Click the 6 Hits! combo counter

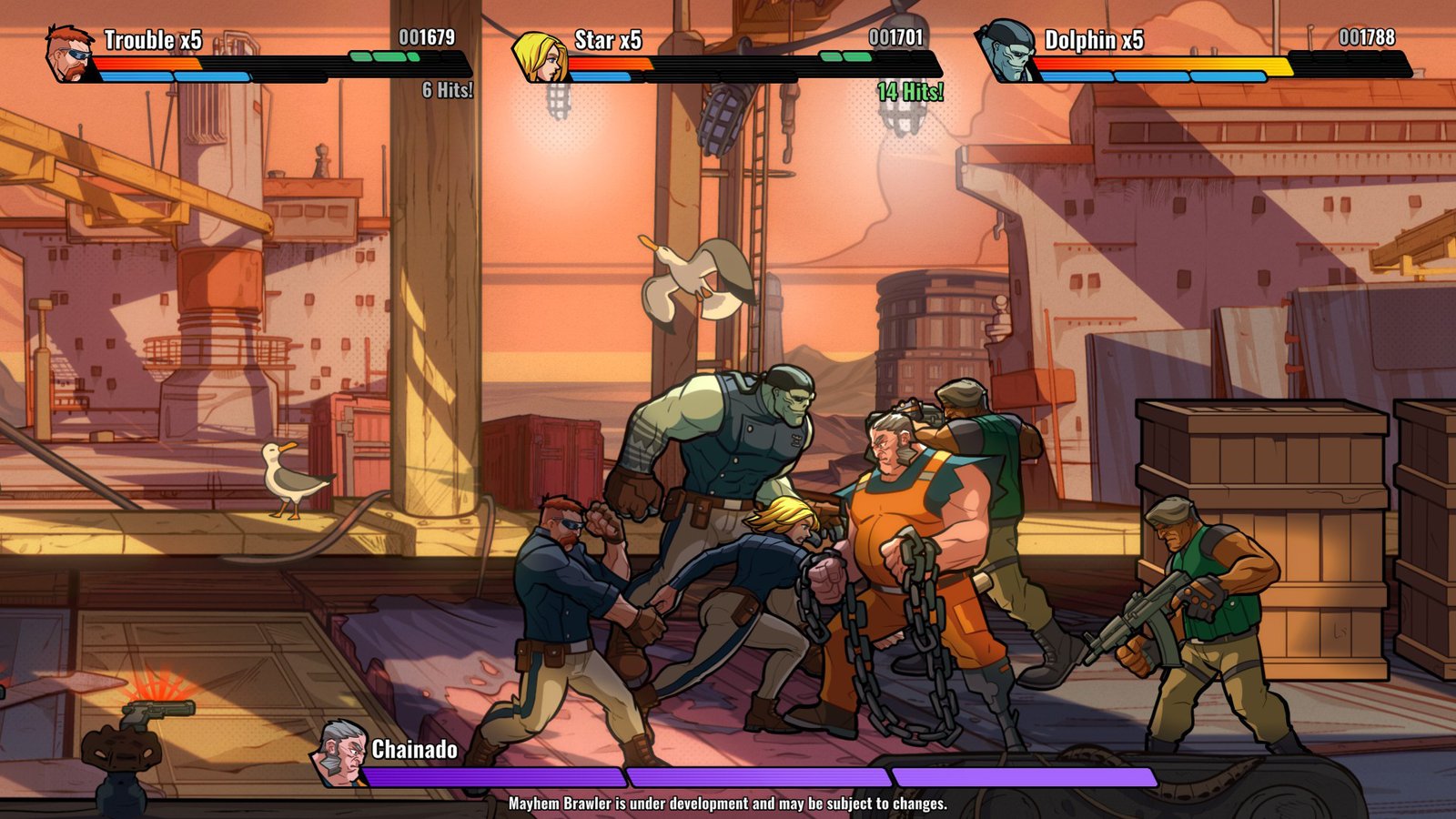pyautogui.click(x=445, y=91)
